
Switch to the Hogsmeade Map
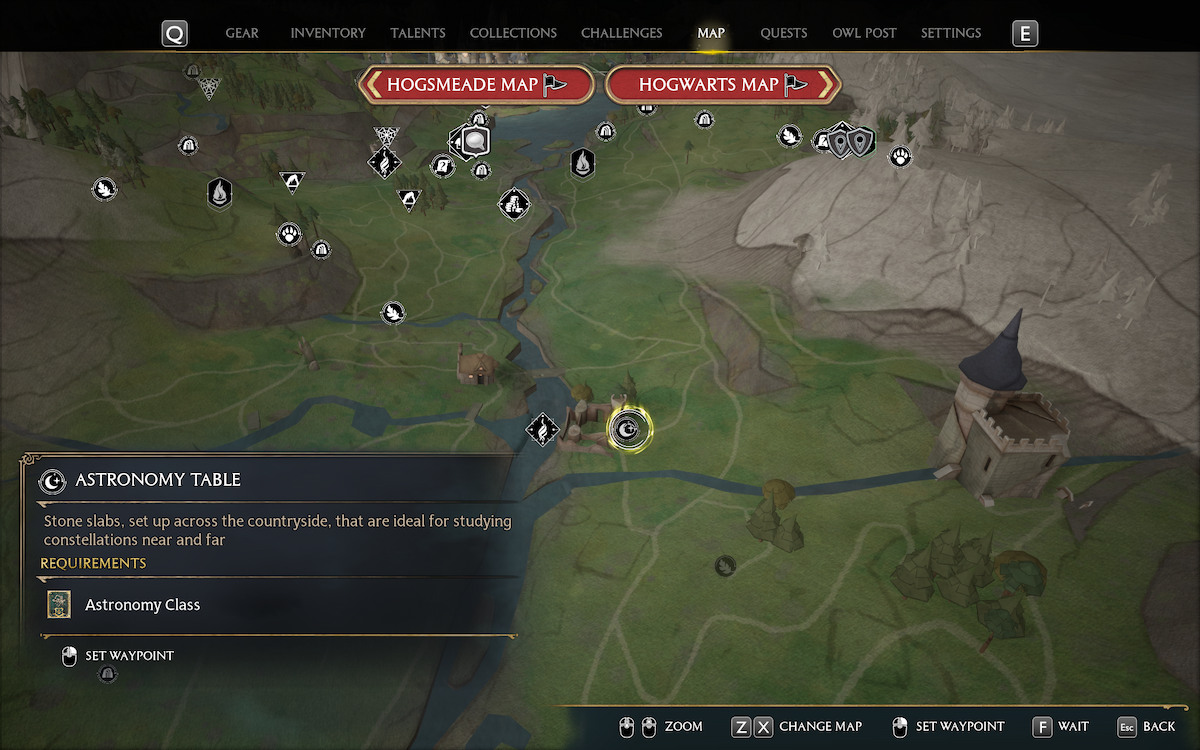476,85
